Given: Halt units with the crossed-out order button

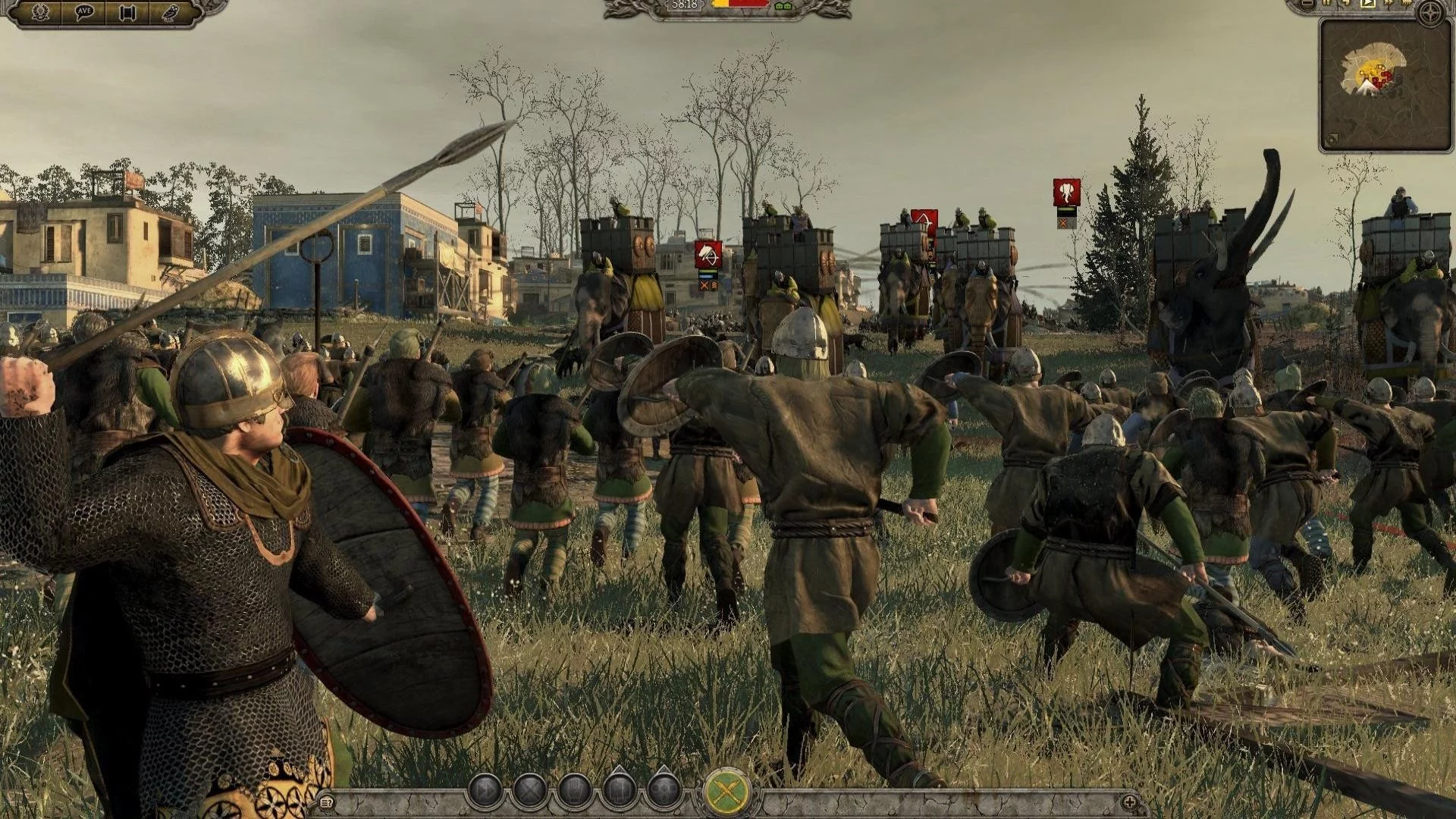Looking at the screenshot, I should tap(530, 791).
